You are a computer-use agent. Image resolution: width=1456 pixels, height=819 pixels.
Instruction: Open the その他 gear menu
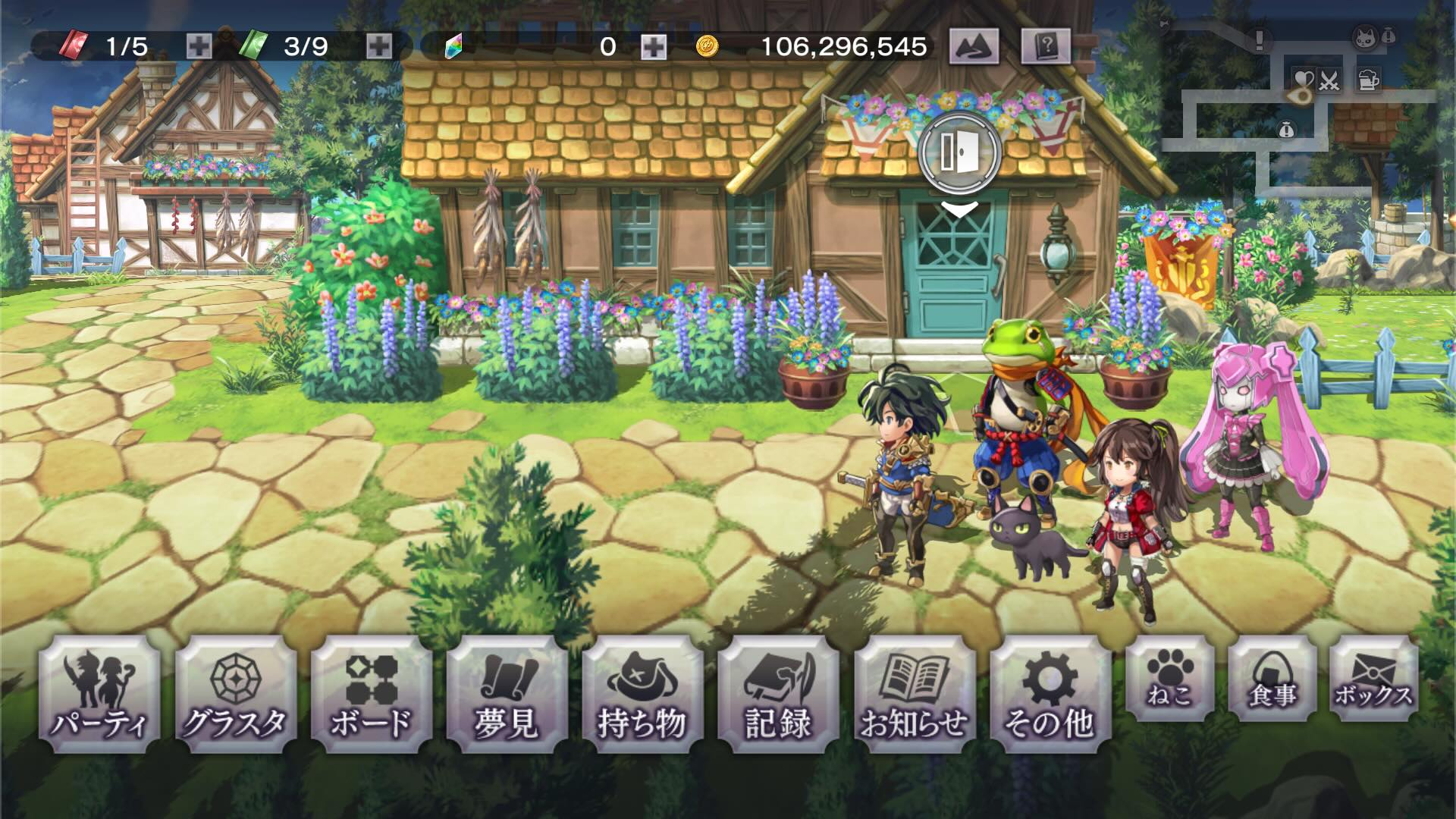point(1050,695)
